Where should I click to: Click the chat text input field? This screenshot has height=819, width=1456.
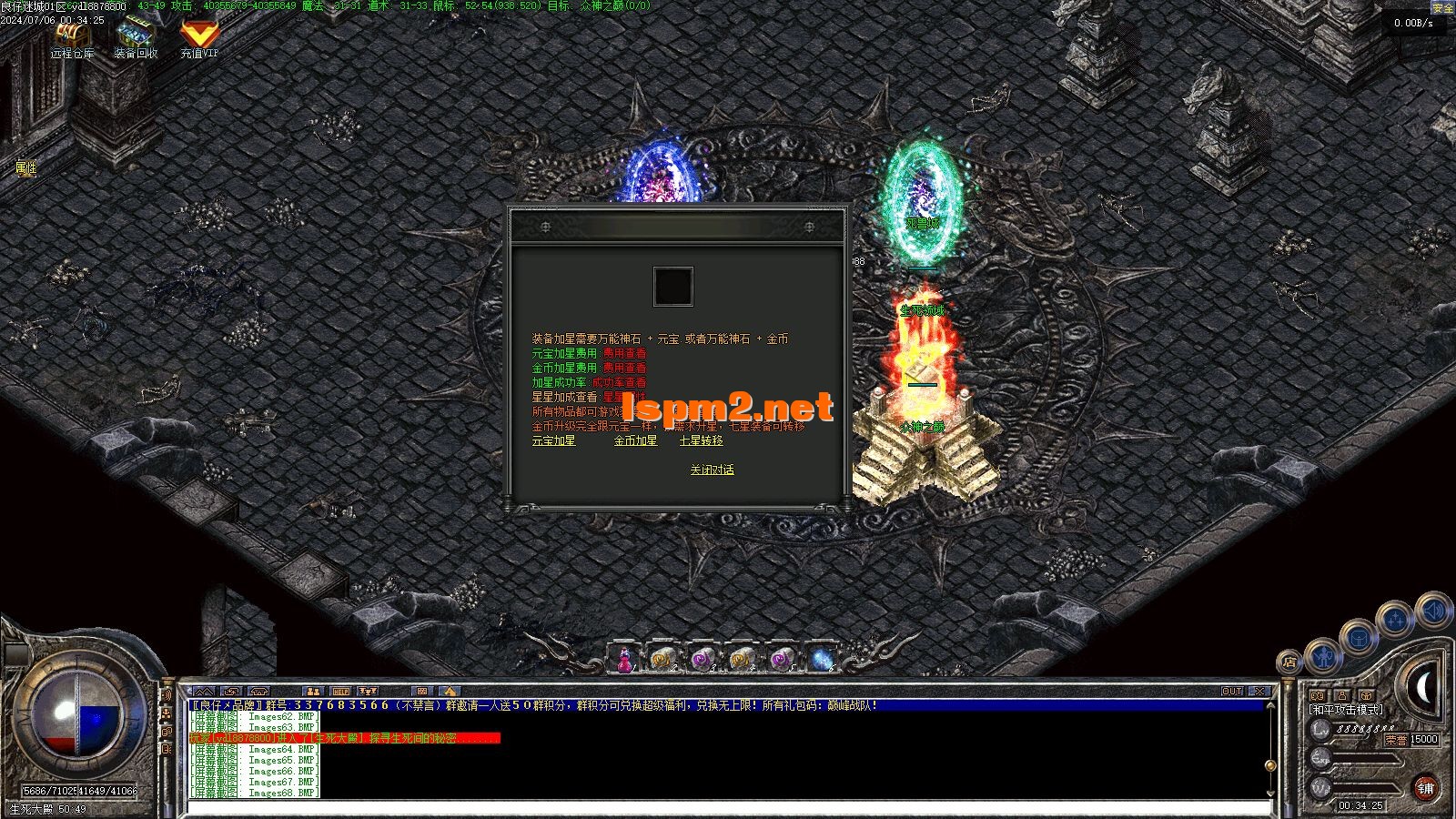pyautogui.click(x=728, y=805)
